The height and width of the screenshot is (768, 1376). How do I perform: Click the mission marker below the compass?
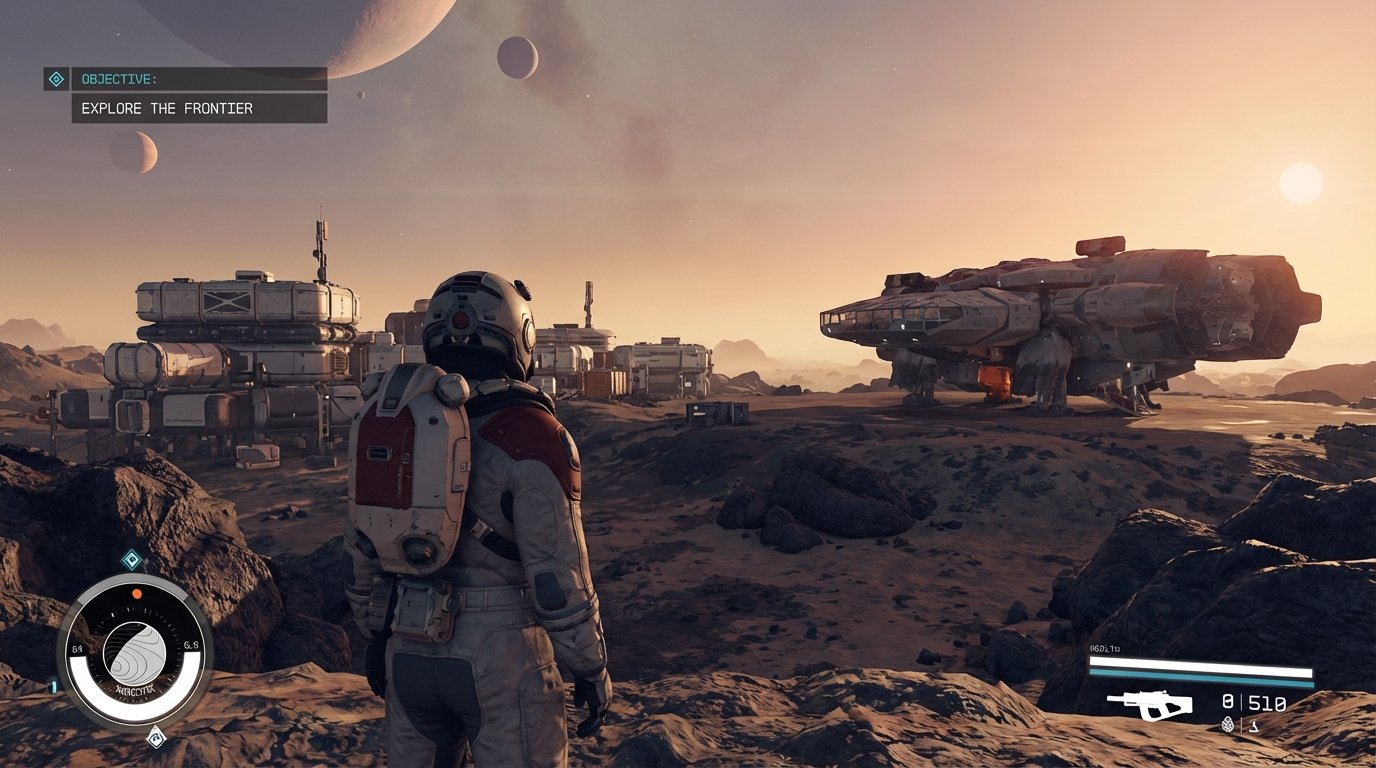[156, 737]
